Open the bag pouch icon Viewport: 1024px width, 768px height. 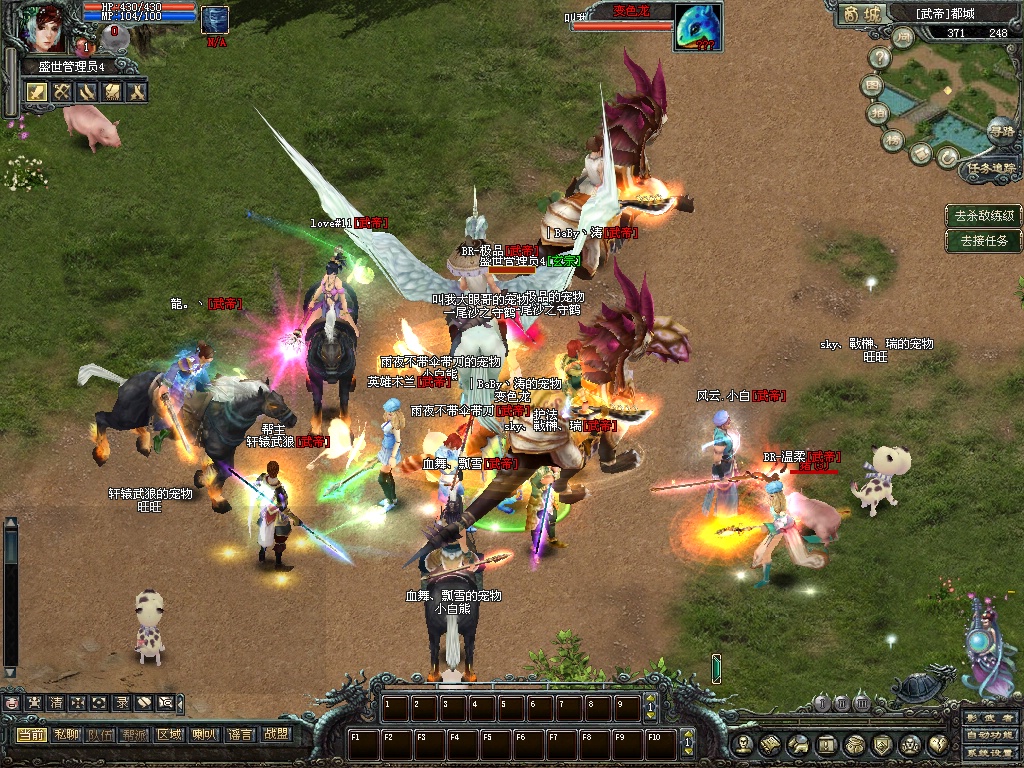(854, 744)
